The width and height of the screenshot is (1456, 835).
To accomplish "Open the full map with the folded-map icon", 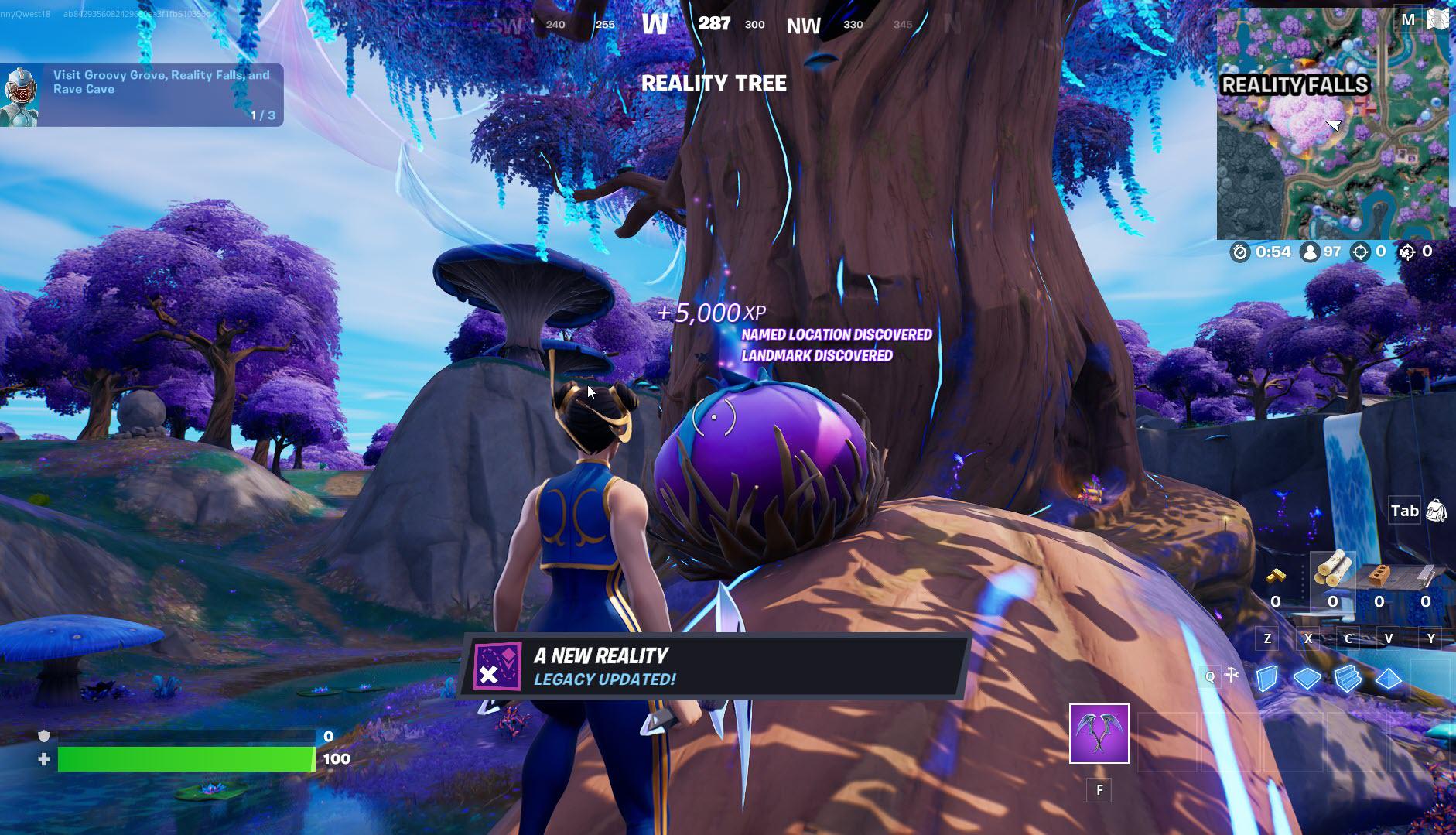I will tap(1437, 19).
